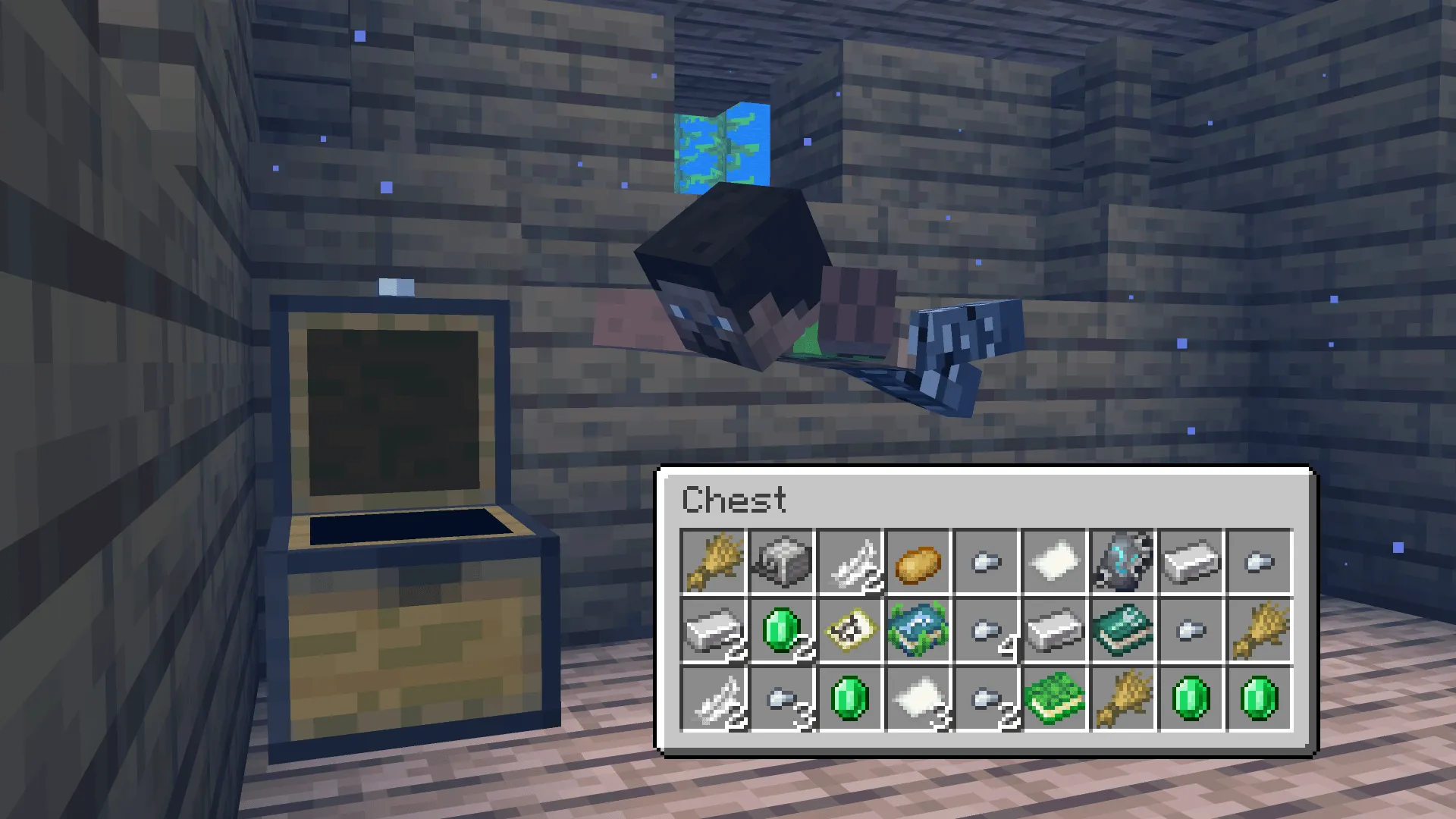Pick up the sugar item in the top row

(1054, 561)
